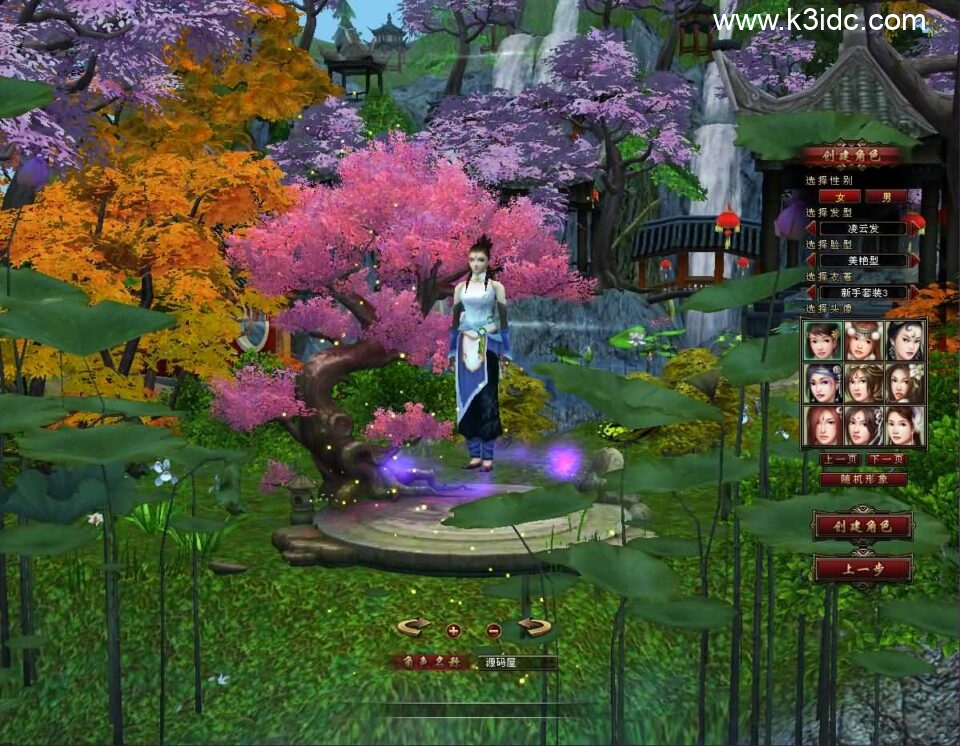Go to the previous portrait page 上一页

(839, 459)
